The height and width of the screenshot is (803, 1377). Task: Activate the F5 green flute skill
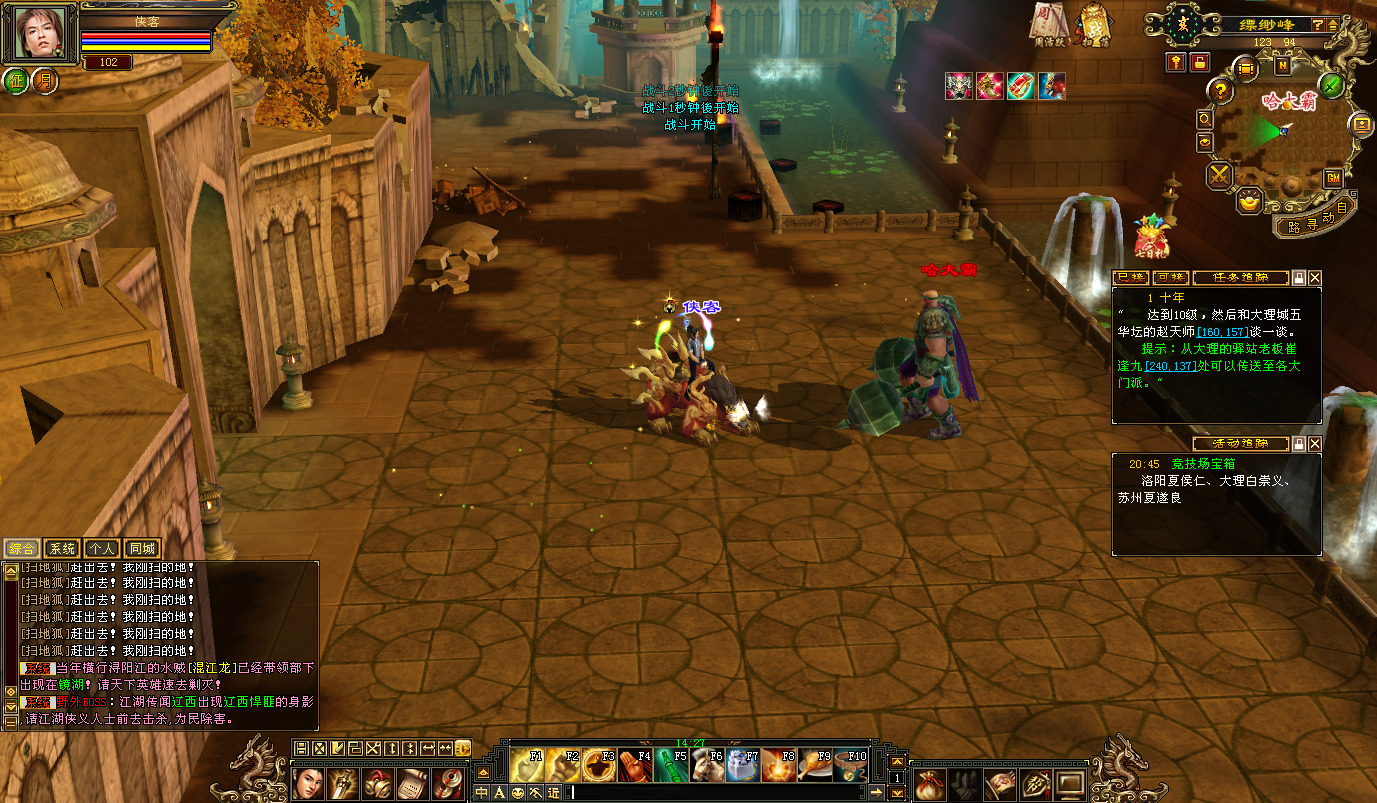pos(671,766)
